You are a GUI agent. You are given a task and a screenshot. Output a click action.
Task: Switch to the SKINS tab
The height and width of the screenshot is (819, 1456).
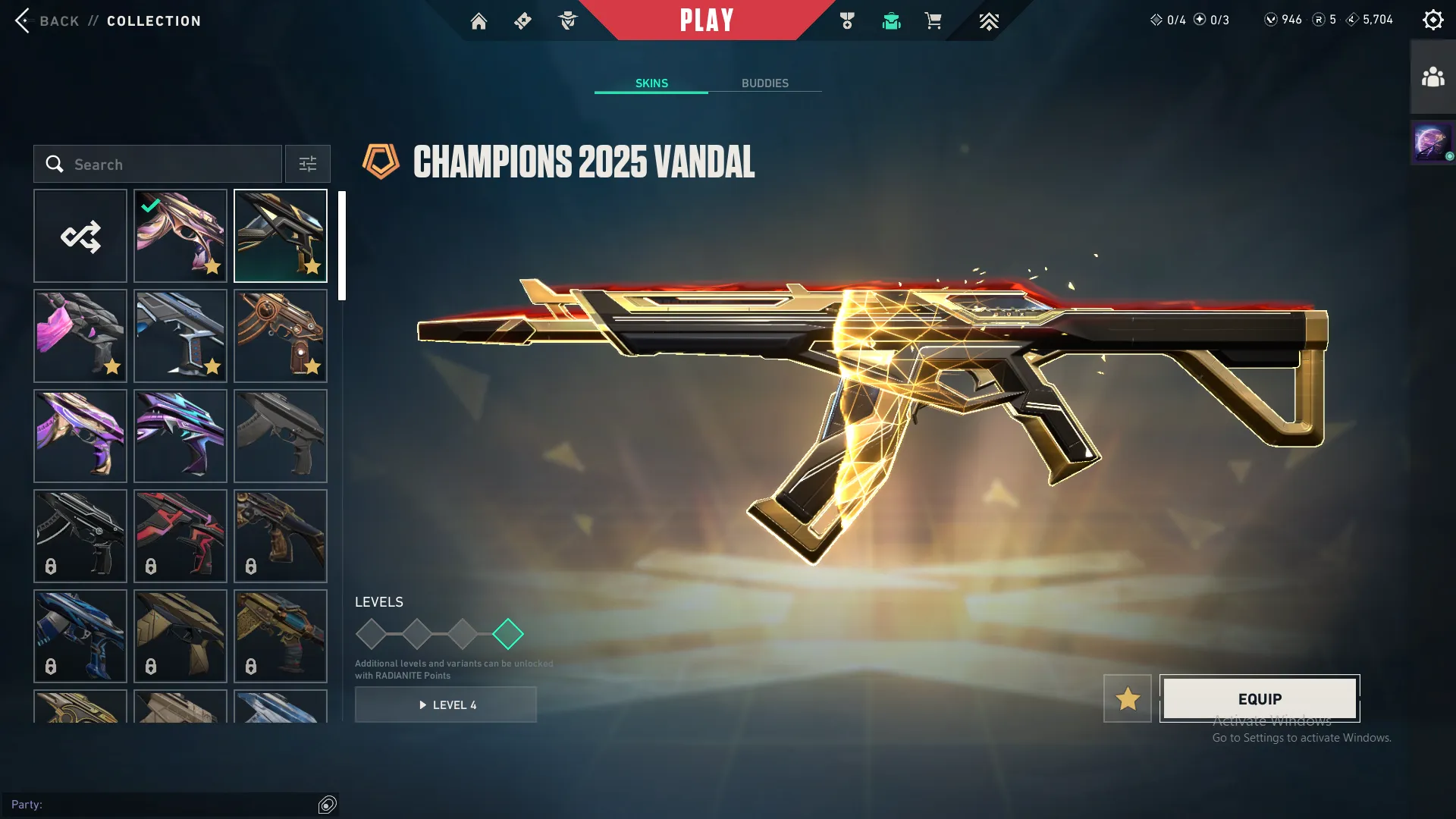point(651,83)
